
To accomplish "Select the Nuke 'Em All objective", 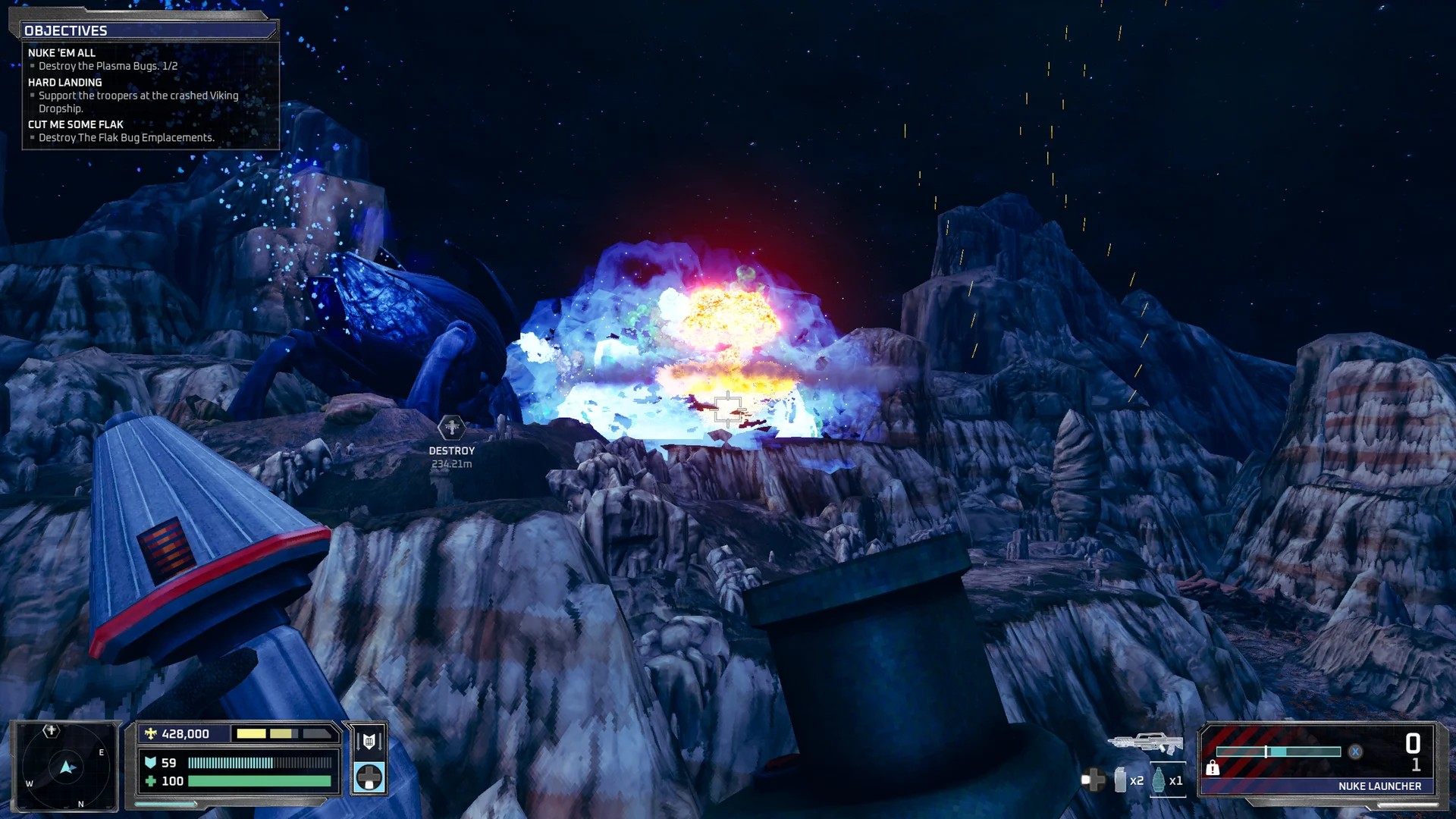I will click(61, 53).
